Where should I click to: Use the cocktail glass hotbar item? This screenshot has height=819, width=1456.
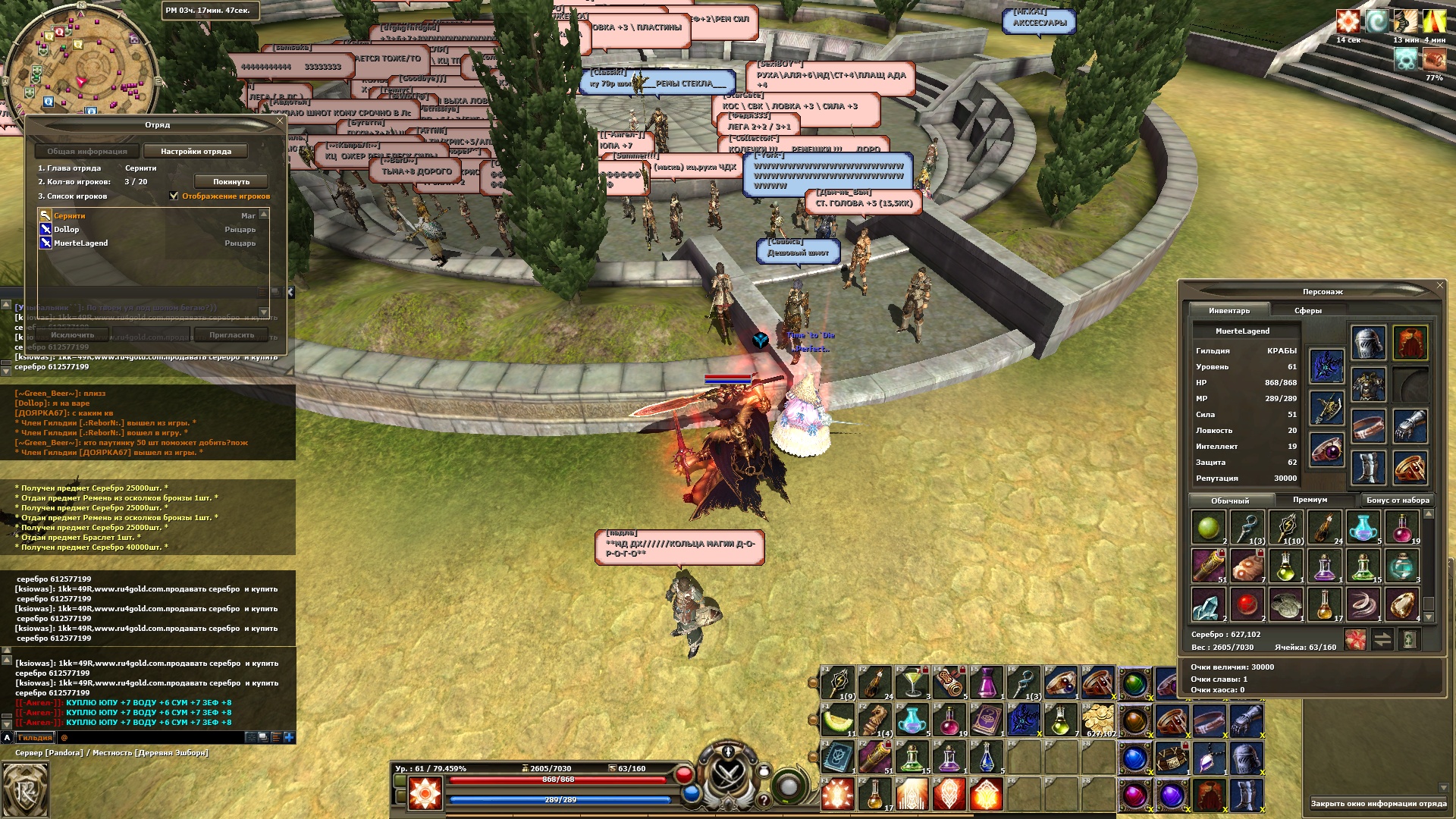912,683
